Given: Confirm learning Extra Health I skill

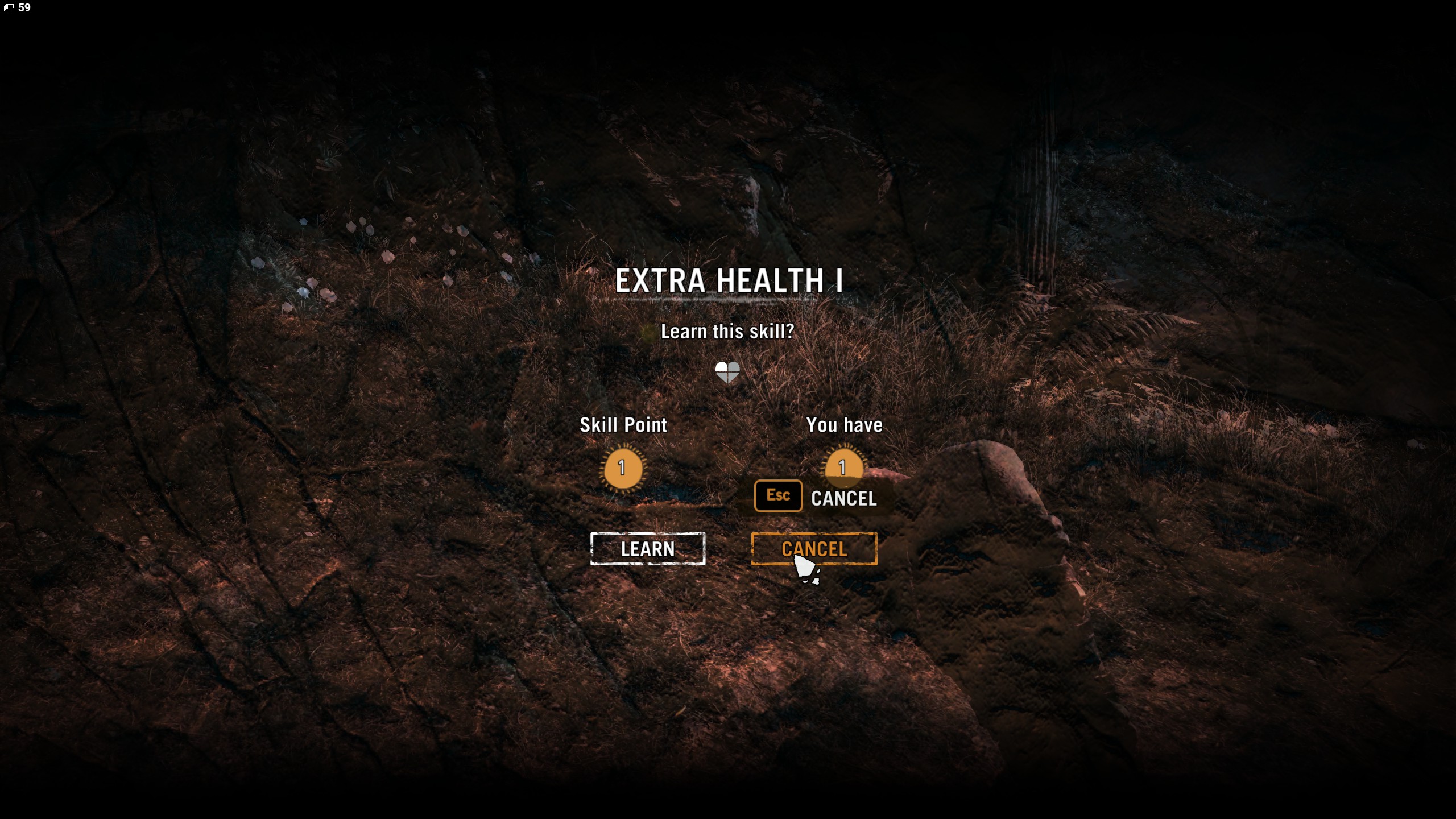Looking at the screenshot, I should tap(647, 549).
